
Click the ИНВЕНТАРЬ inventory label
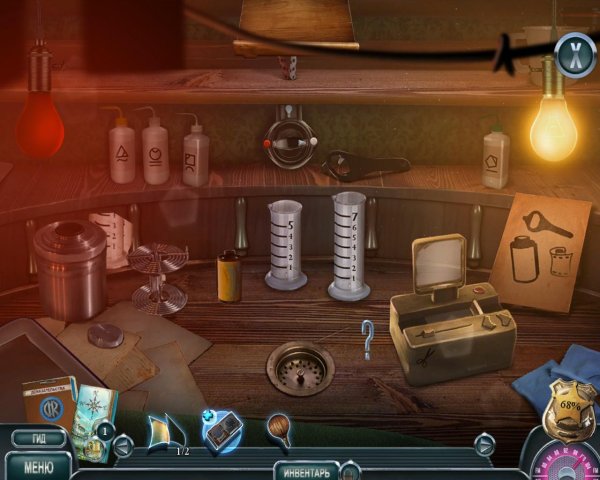(305, 470)
